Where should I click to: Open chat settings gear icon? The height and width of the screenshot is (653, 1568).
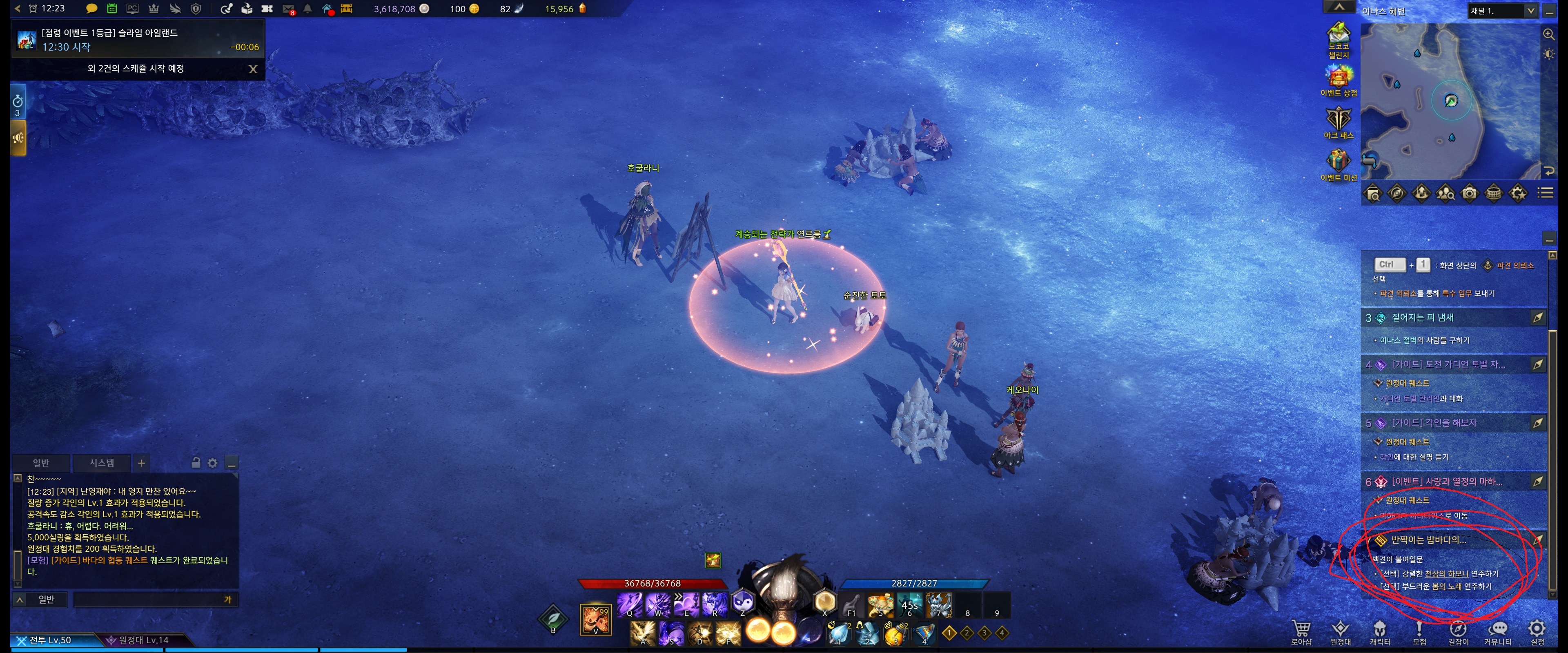point(212,463)
